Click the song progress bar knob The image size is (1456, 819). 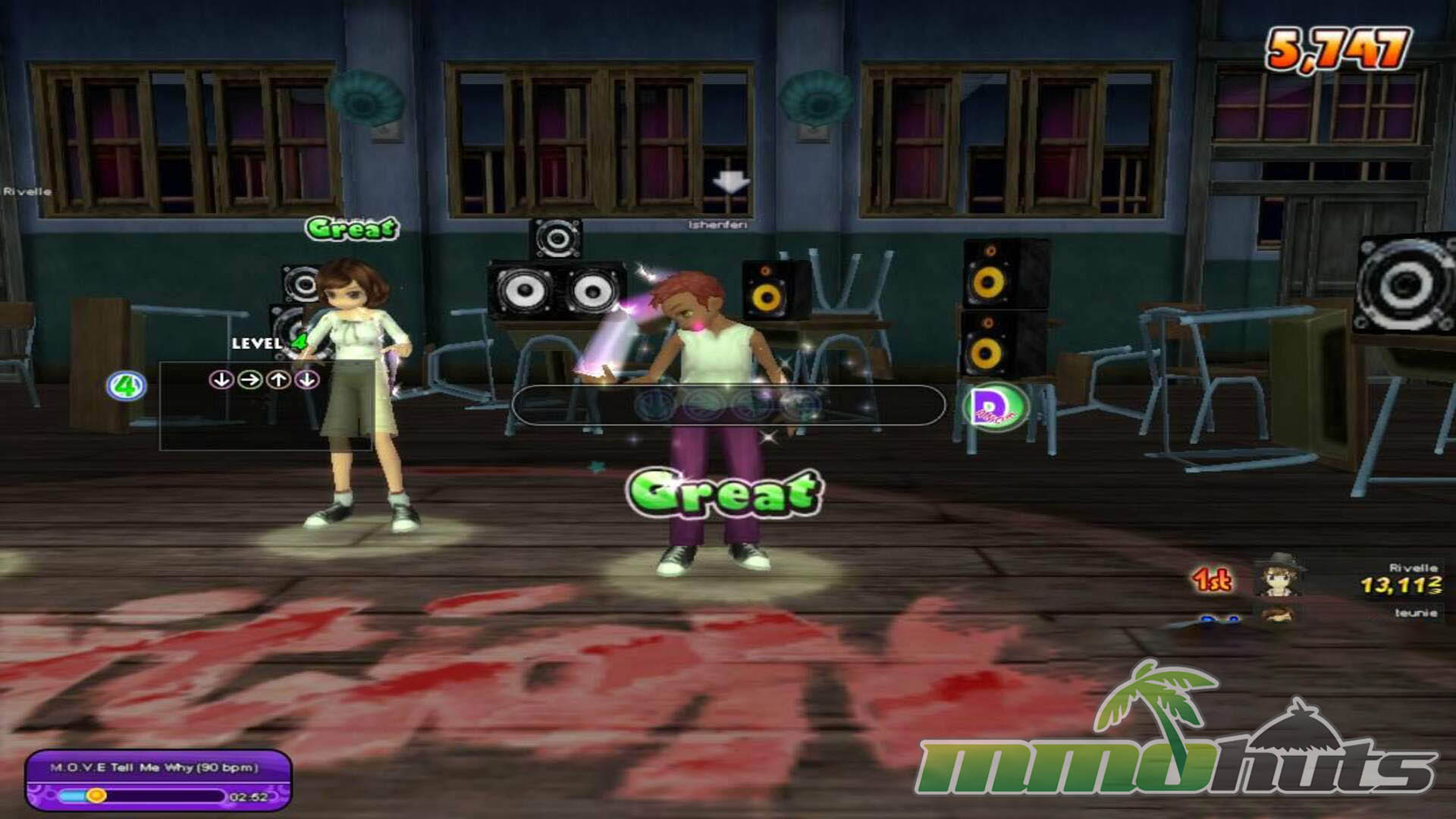96,795
